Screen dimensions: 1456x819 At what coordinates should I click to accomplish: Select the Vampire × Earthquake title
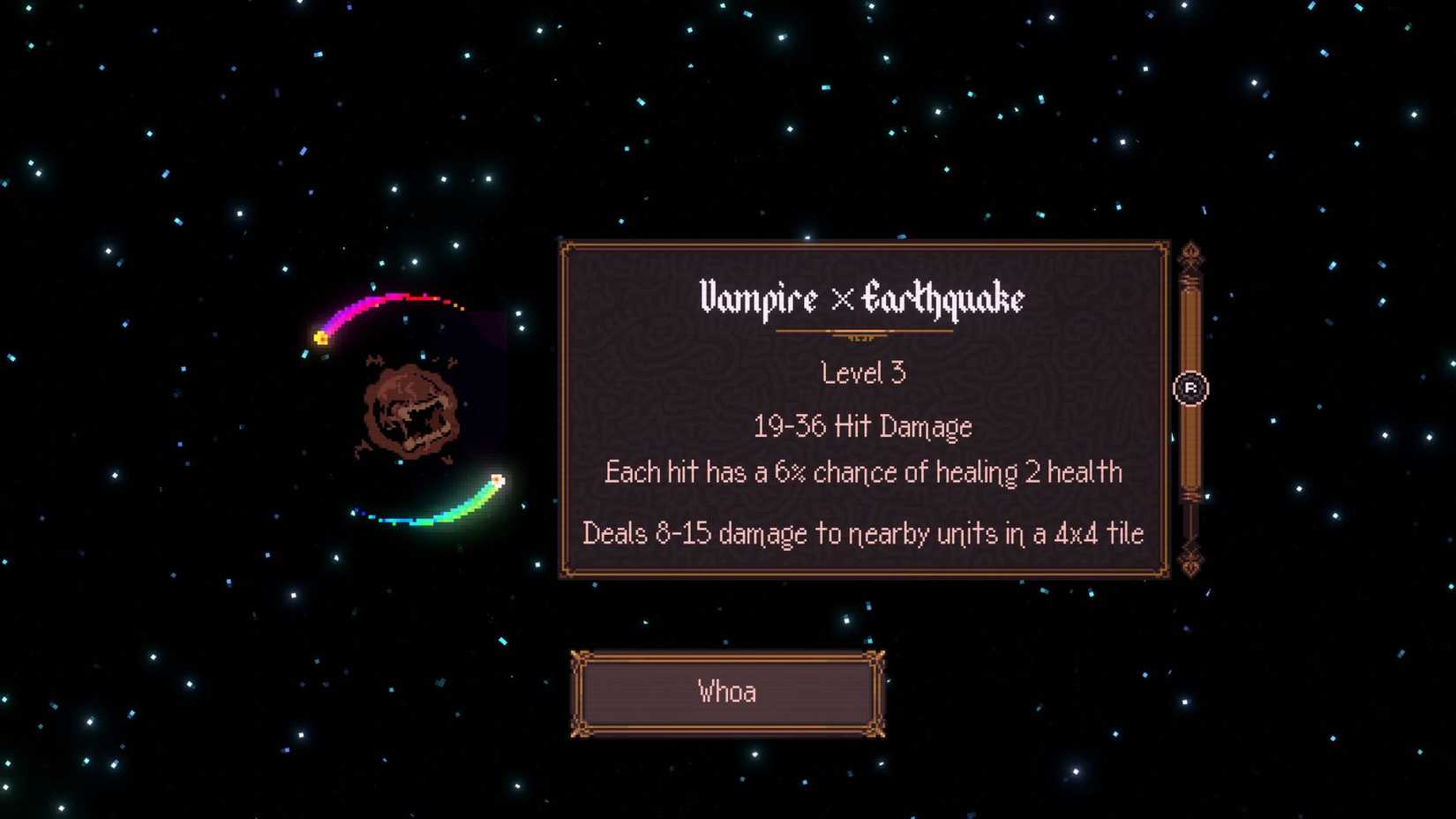click(863, 300)
